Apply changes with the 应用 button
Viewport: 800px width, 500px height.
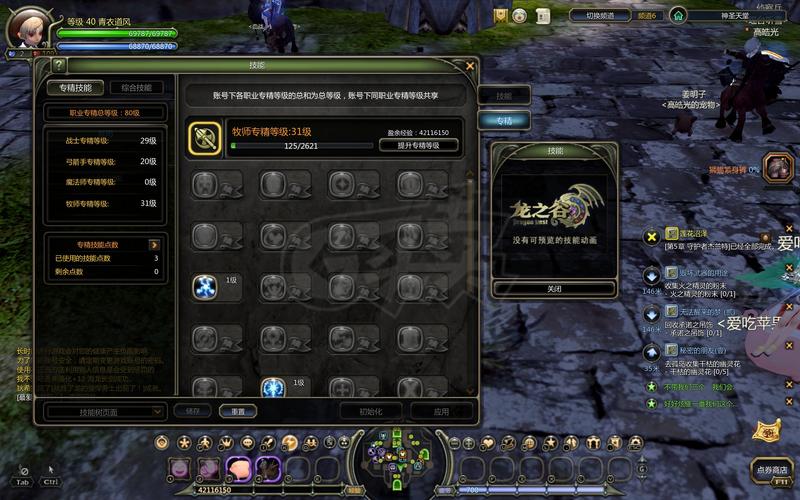click(441, 411)
